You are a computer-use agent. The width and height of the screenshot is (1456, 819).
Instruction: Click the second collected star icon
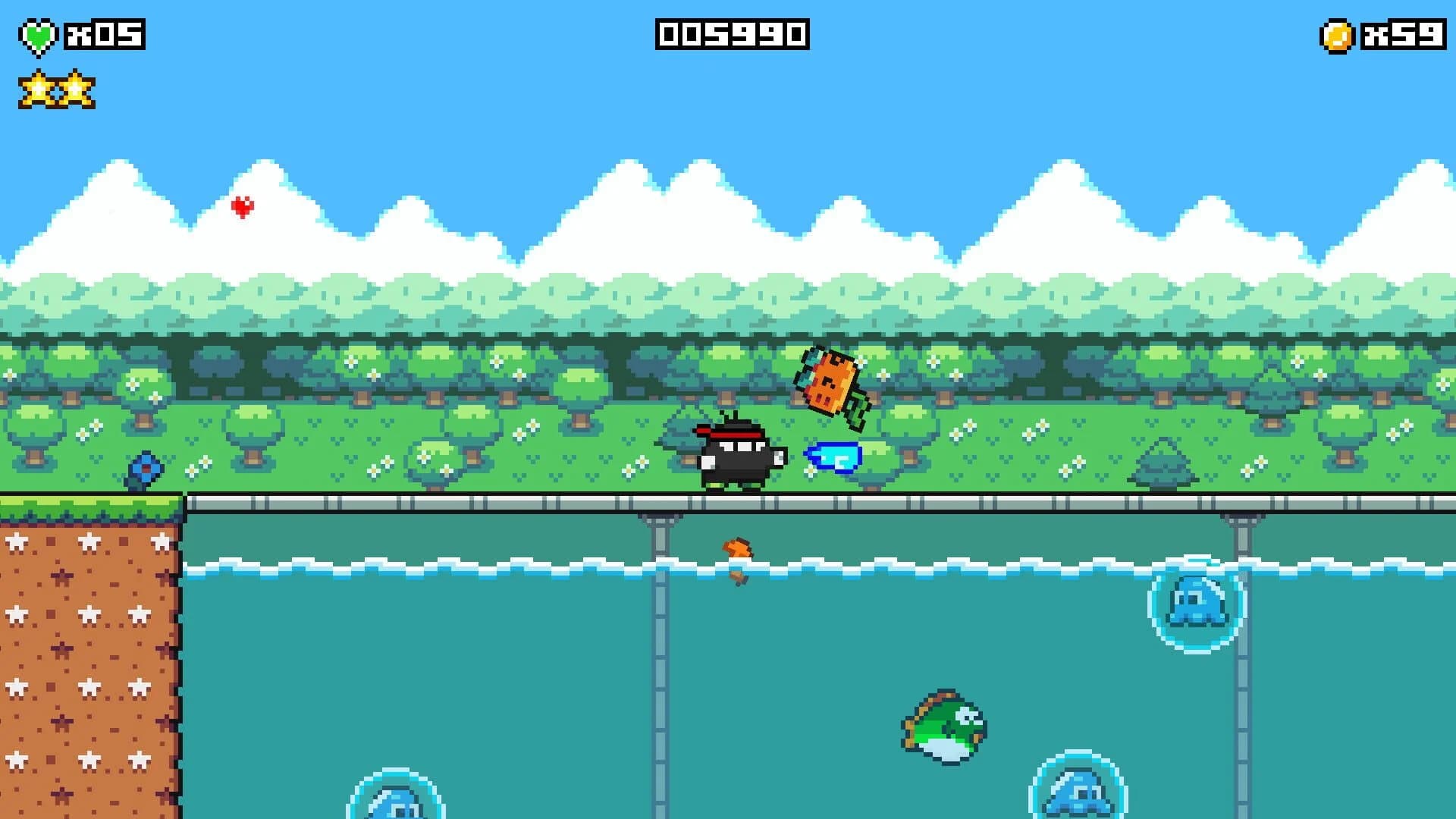point(78,91)
